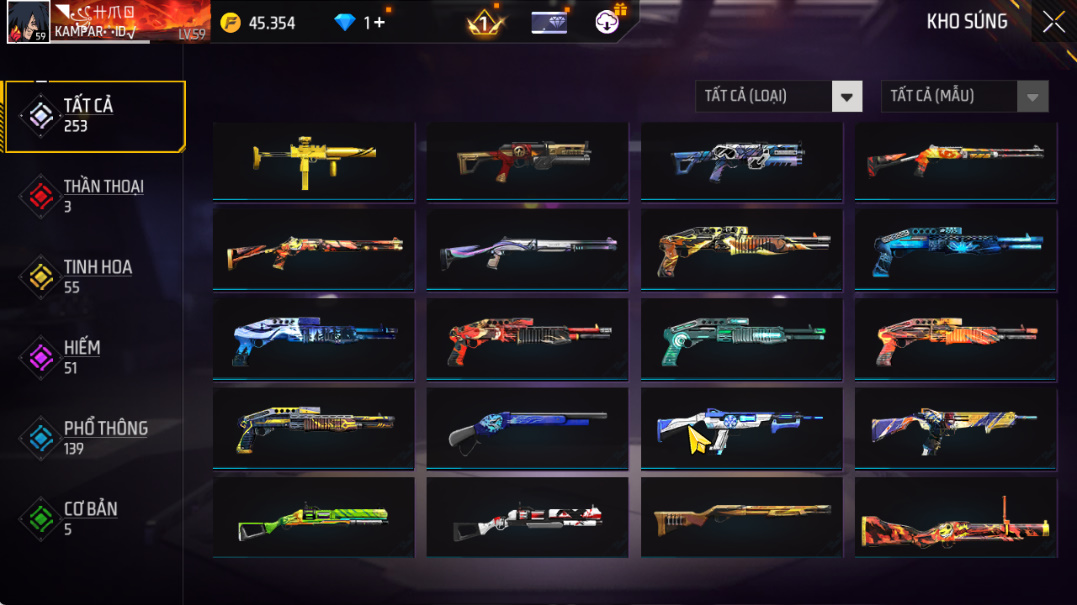Select the golden submachine gun skin
The height and width of the screenshot is (605, 1077).
point(313,160)
